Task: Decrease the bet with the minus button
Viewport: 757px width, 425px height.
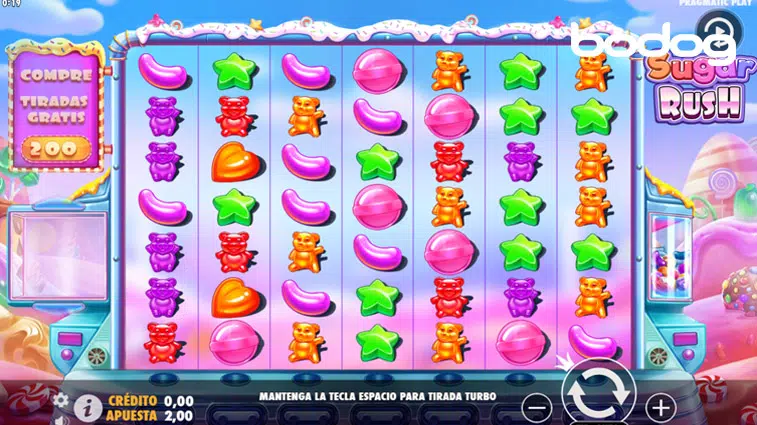Action: [x=538, y=407]
